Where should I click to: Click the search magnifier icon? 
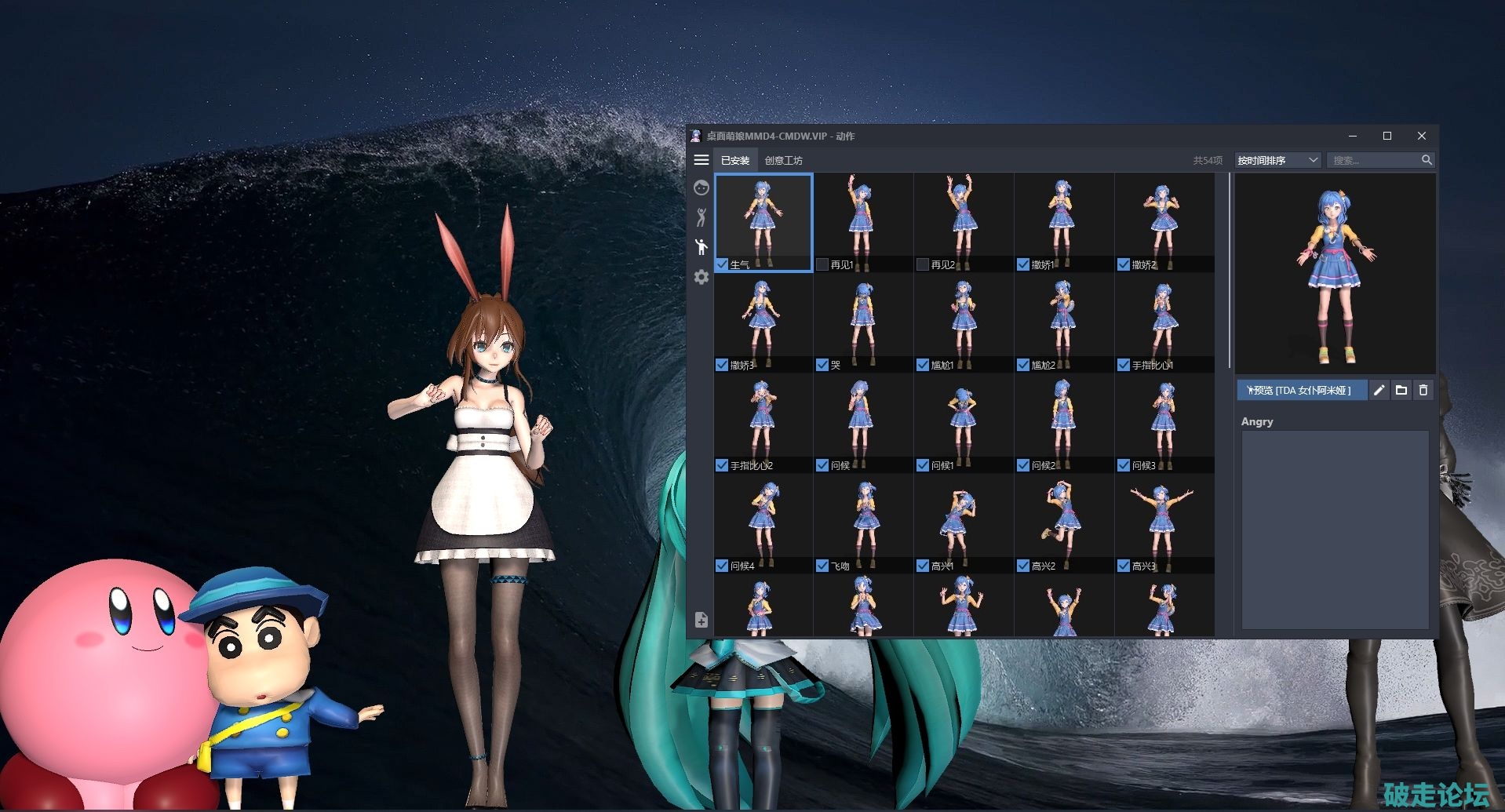(1427, 159)
